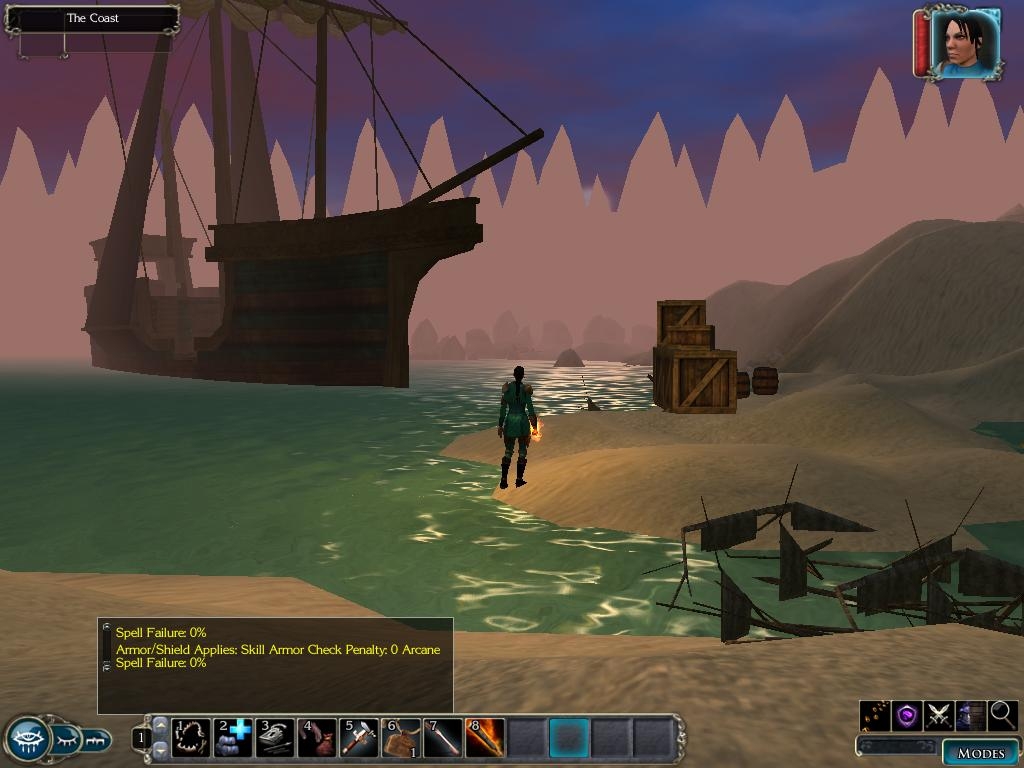Activate the hotbar slot 3 item

(x=275, y=738)
